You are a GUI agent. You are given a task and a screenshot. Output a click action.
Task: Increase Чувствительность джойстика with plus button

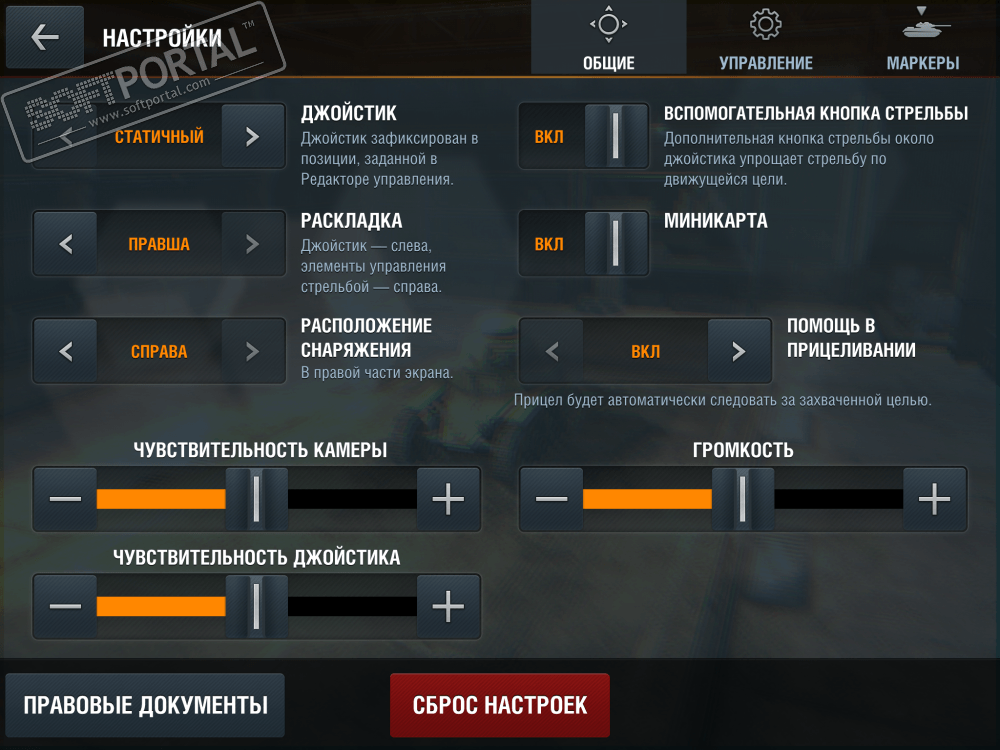pos(447,605)
